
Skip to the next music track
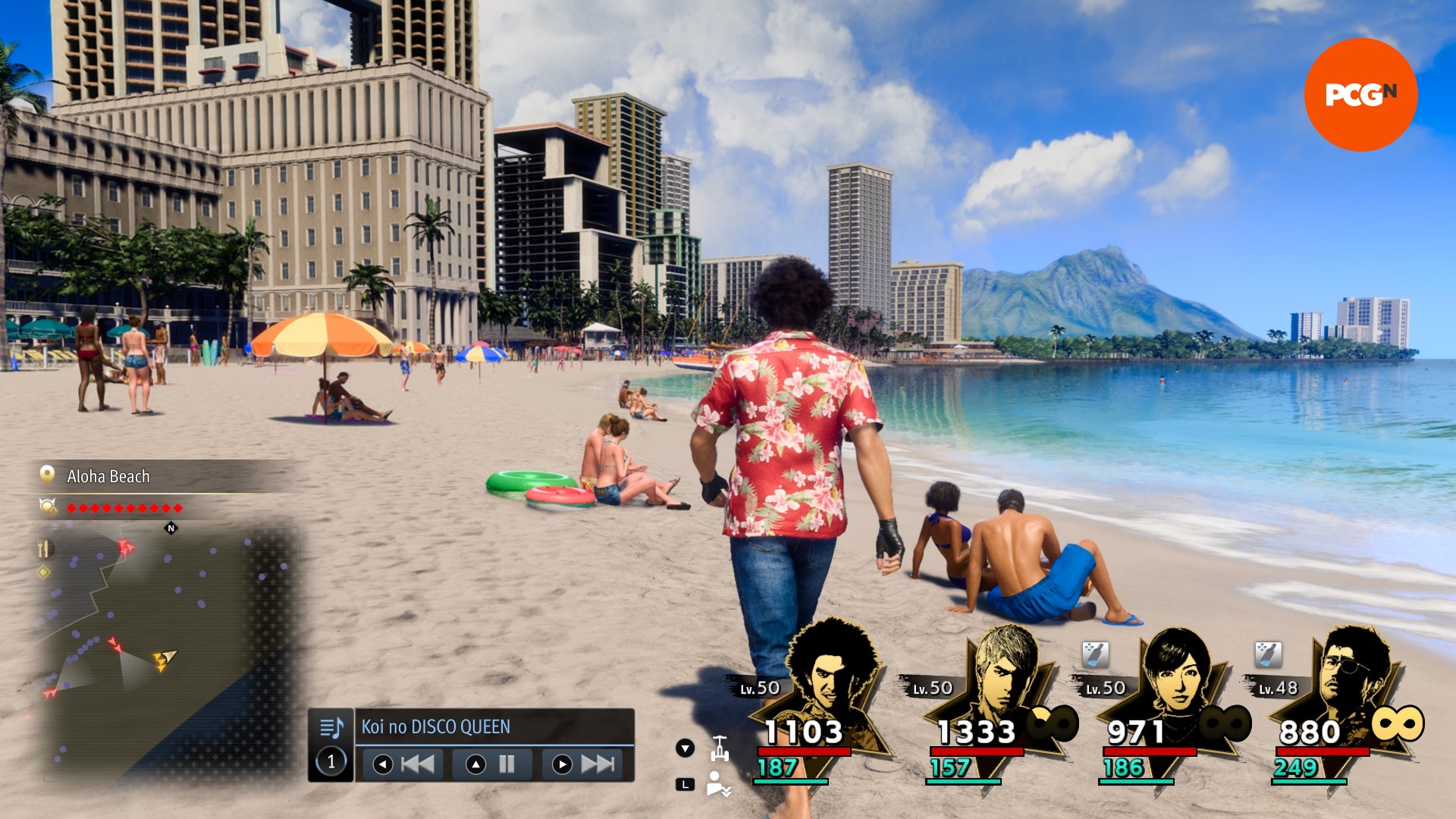pos(584,764)
